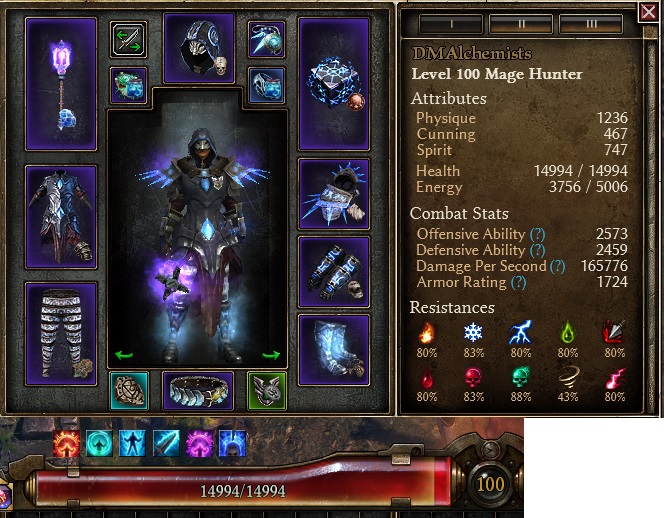The image size is (664, 518).
Task: Toggle the weapon swap arrows button
Action: pyautogui.click(x=130, y=40)
